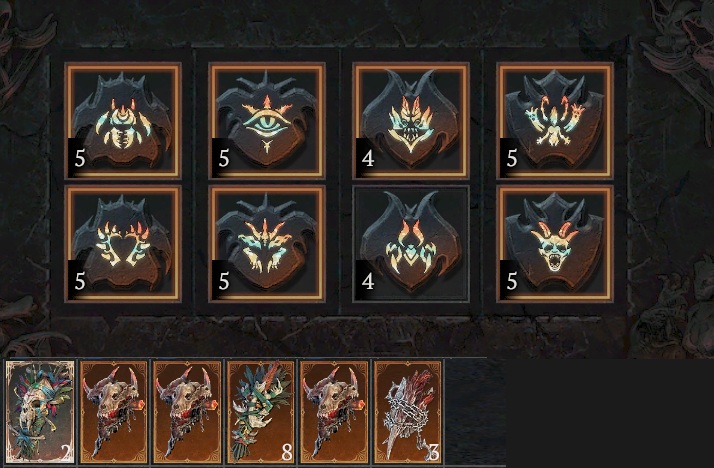Pick the thorn-wrapped item with stack 3

409,412
